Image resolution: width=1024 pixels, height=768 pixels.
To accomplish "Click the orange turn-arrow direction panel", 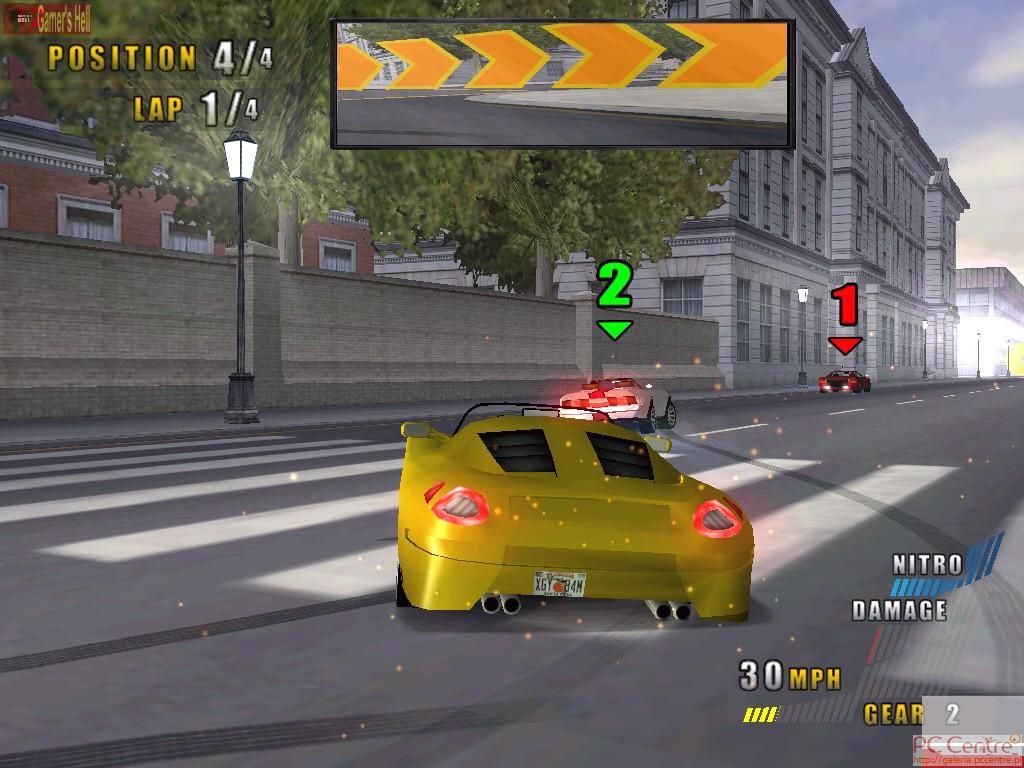I will (562, 84).
